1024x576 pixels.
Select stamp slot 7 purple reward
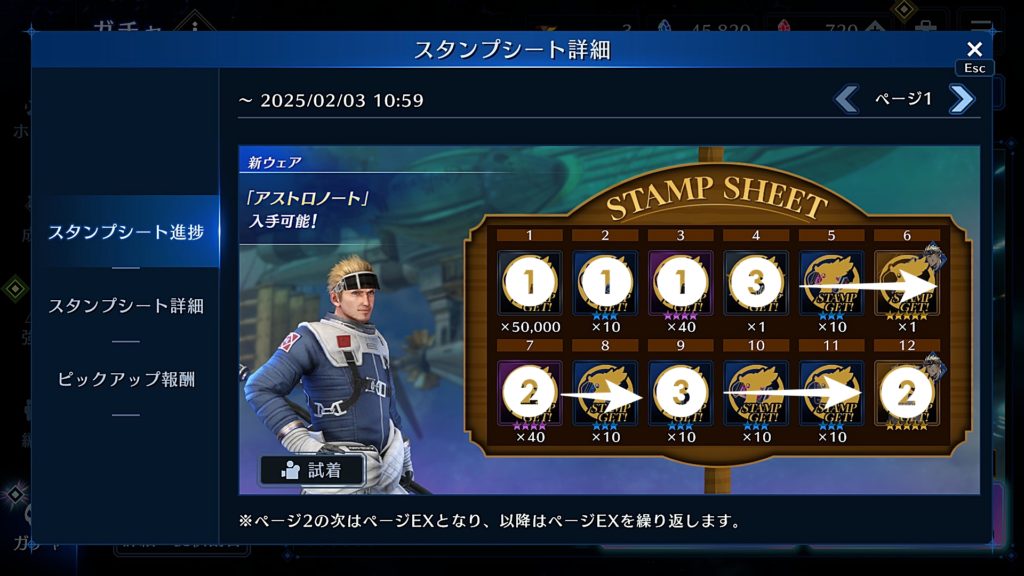pyautogui.click(x=529, y=394)
